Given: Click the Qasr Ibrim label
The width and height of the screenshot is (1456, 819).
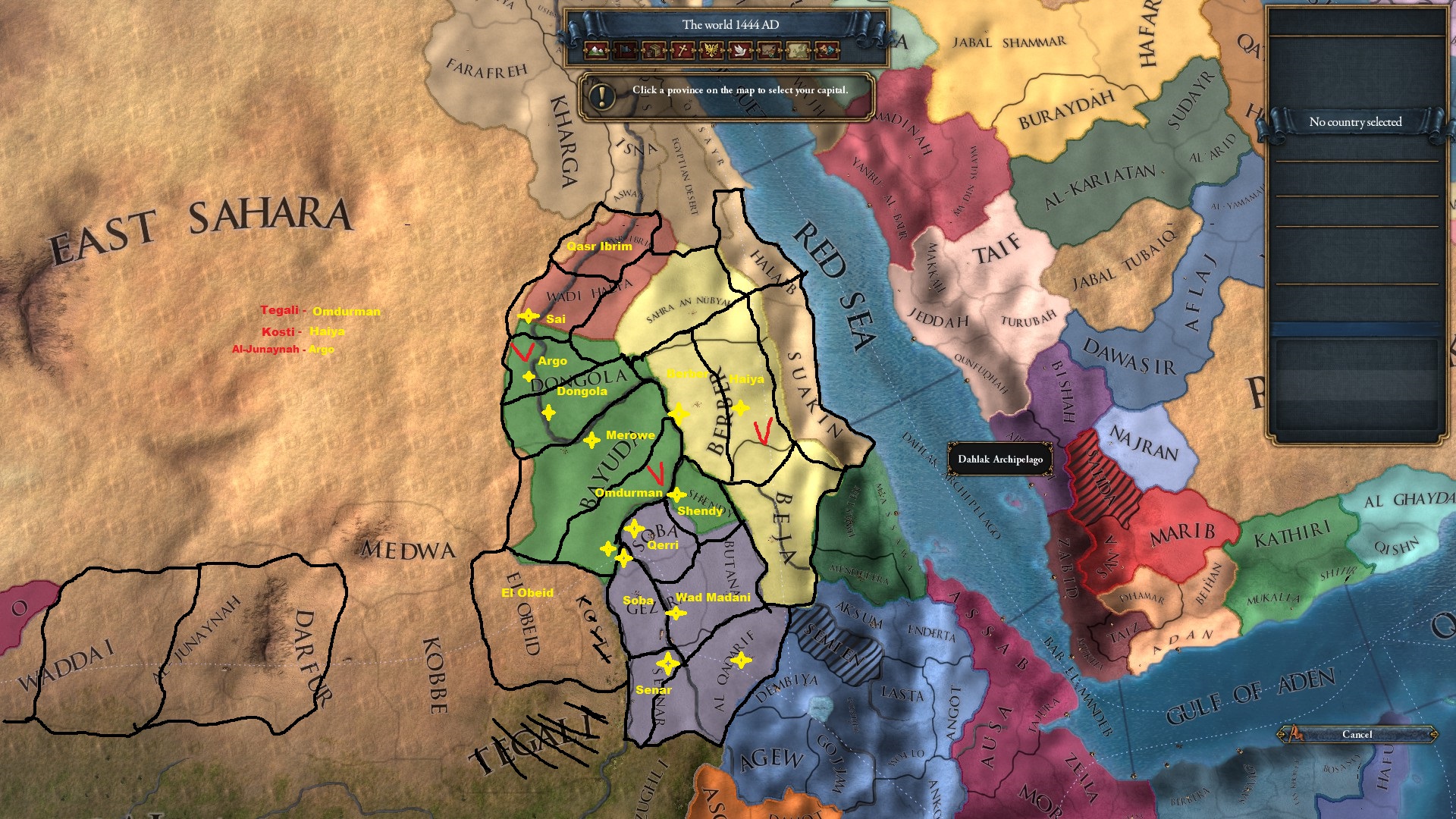Looking at the screenshot, I should click(x=599, y=246).
